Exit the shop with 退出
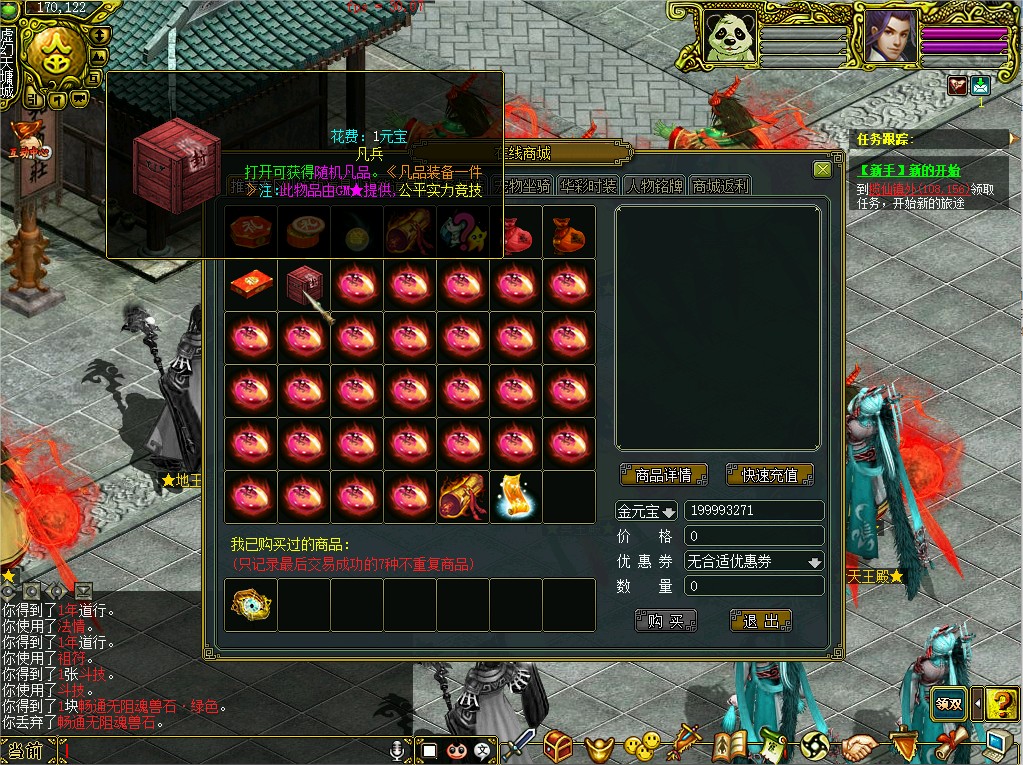 point(761,621)
